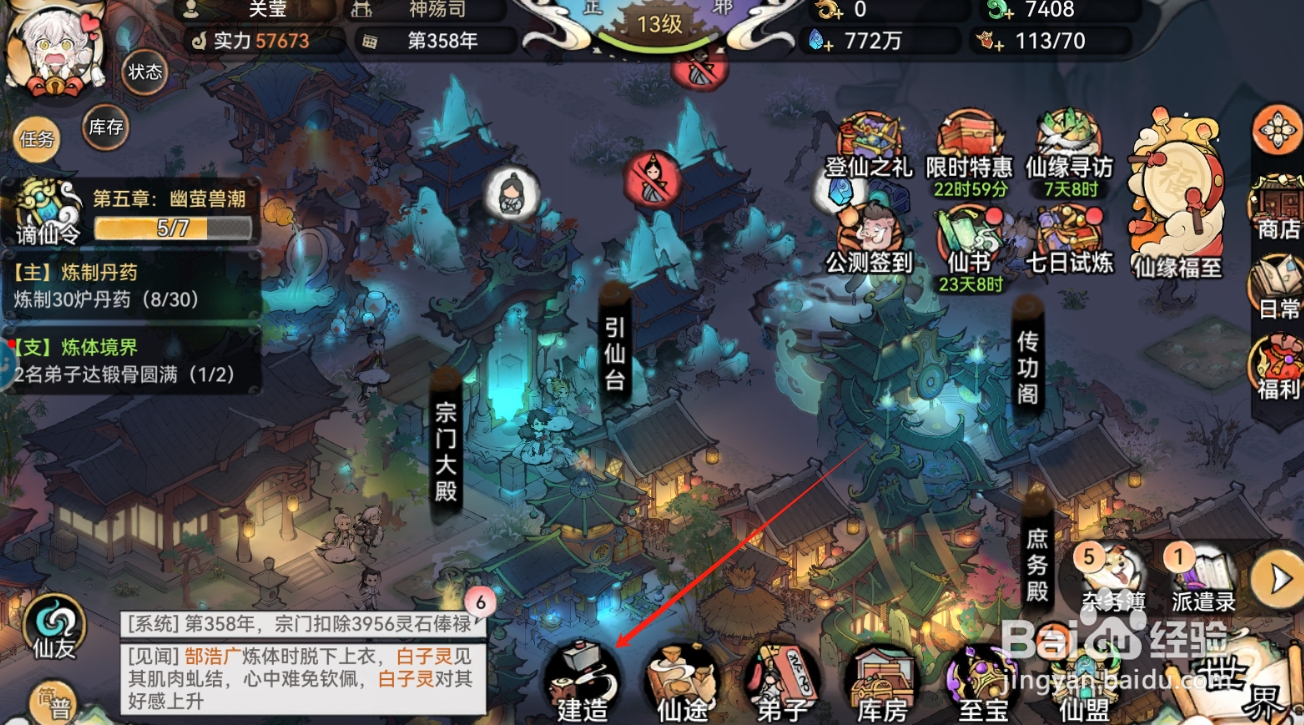This screenshot has height=725, width=1304.
Task: Expand hidden activities via top-right orange icon
Action: click(1276, 130)
